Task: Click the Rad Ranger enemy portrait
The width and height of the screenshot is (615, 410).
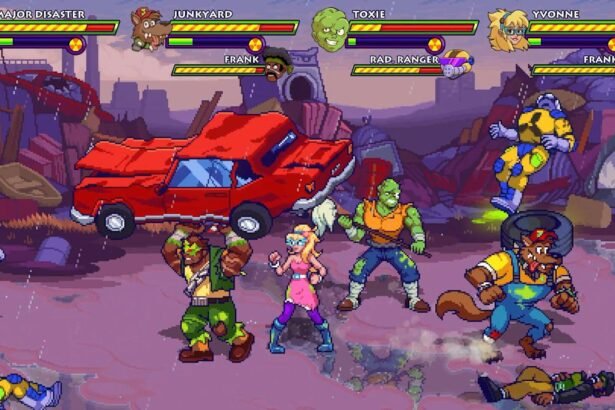Action: pos(456,65)
